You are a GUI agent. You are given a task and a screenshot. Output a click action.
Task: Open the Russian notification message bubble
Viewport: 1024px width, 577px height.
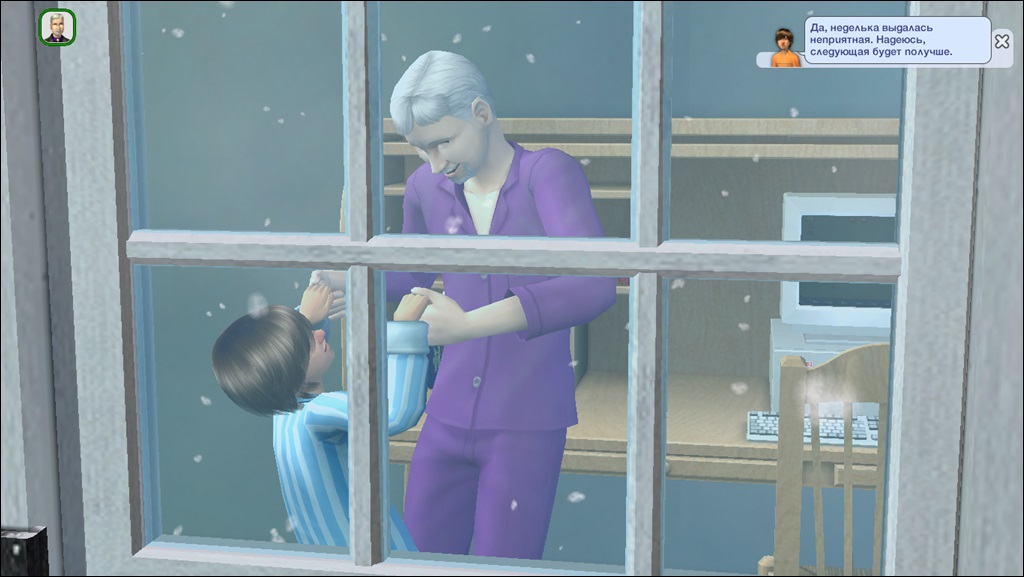point(897,40)
